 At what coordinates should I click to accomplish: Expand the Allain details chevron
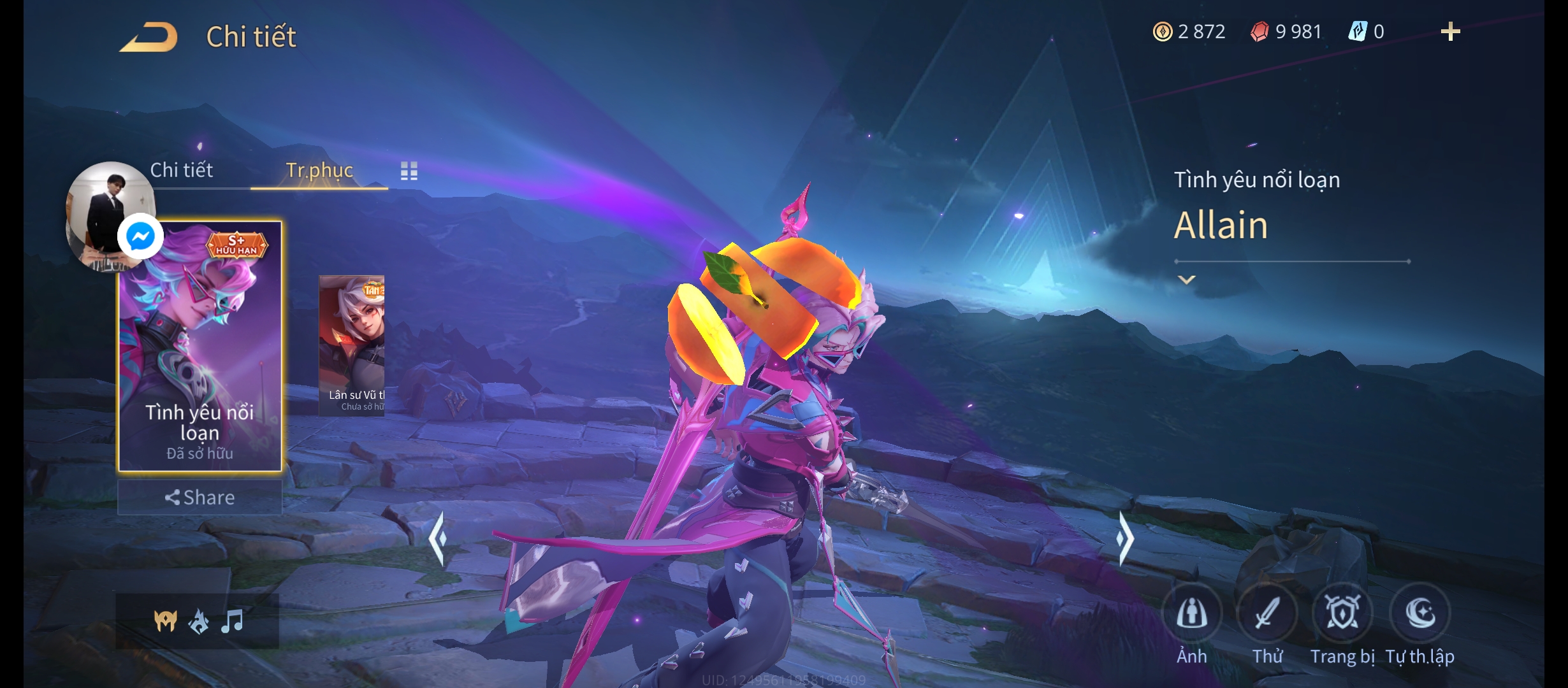click(x=1186, y=280)
